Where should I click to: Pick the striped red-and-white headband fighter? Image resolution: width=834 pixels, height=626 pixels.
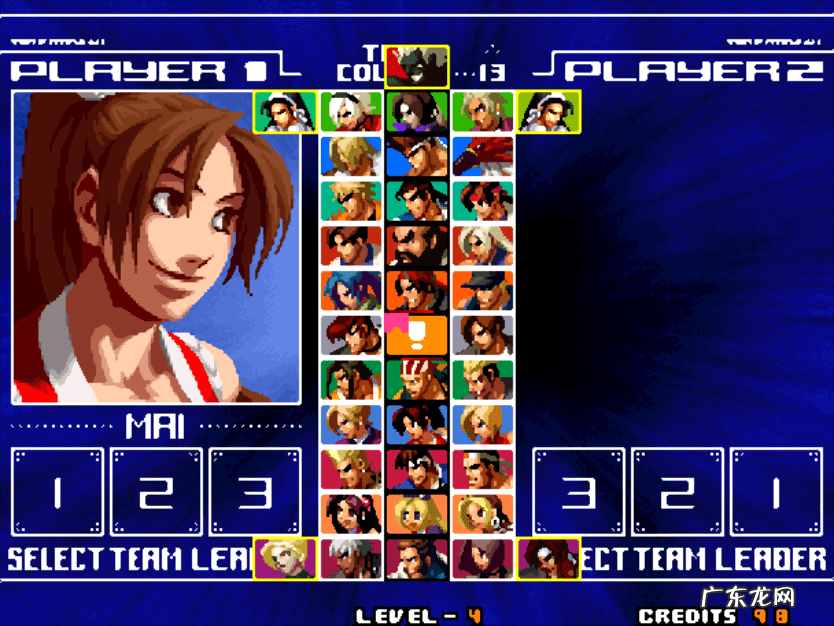pyautogui.click(x=416, y=380)
